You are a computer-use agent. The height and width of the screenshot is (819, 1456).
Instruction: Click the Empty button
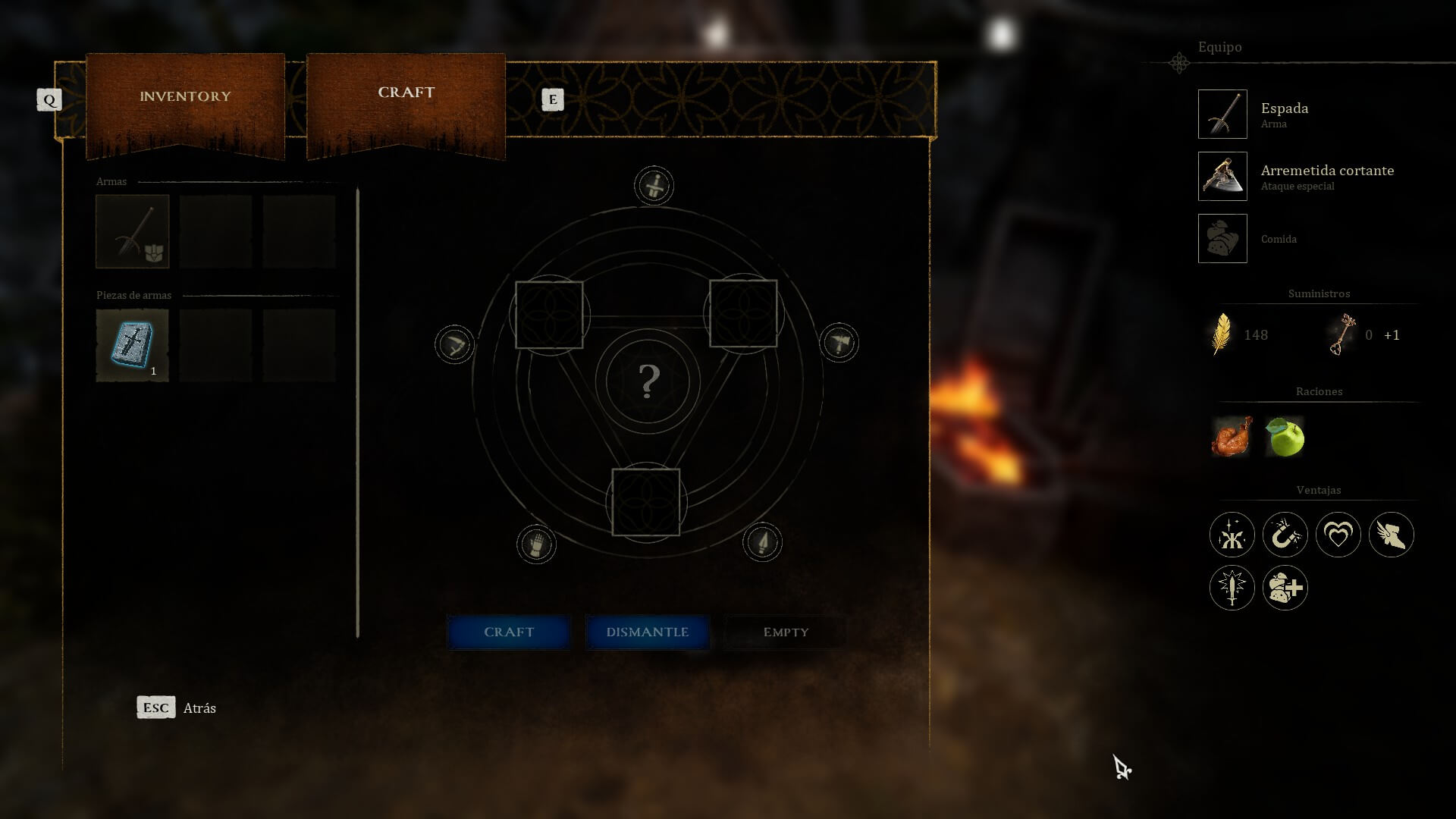pyautogui.click(x=786, y=632)
